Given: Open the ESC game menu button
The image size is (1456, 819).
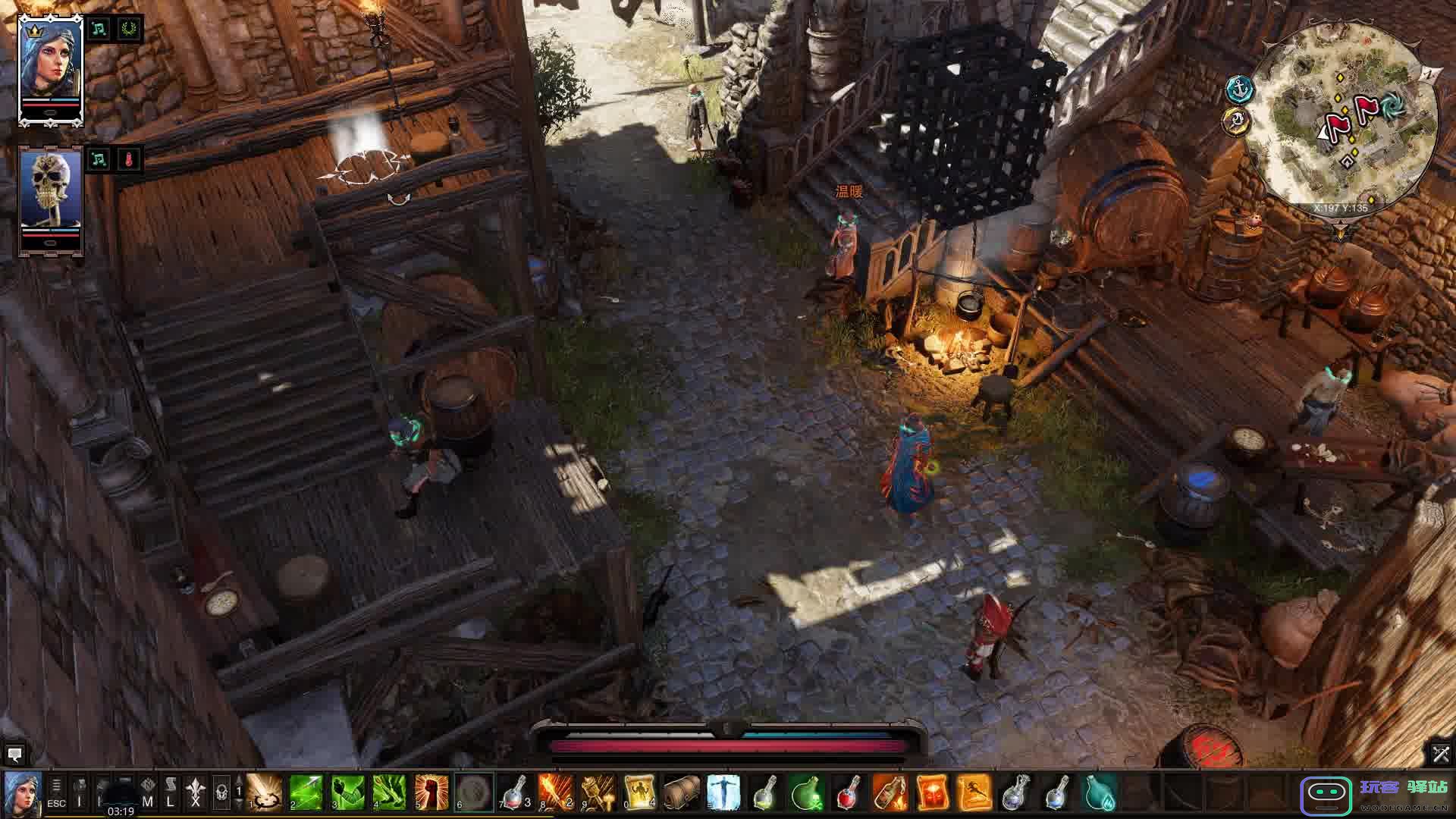Looking at the screenshot, I should tap(56, 792).
